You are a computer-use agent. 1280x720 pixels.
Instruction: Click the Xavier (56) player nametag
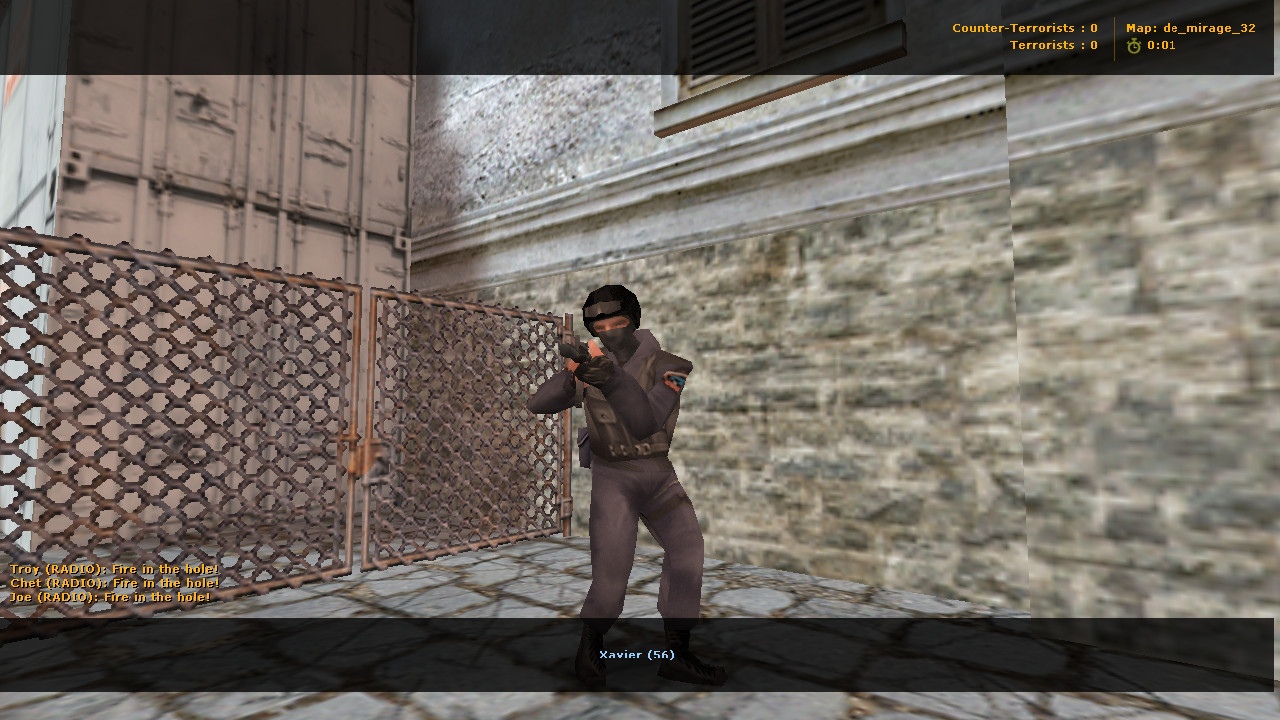point(637,654)
